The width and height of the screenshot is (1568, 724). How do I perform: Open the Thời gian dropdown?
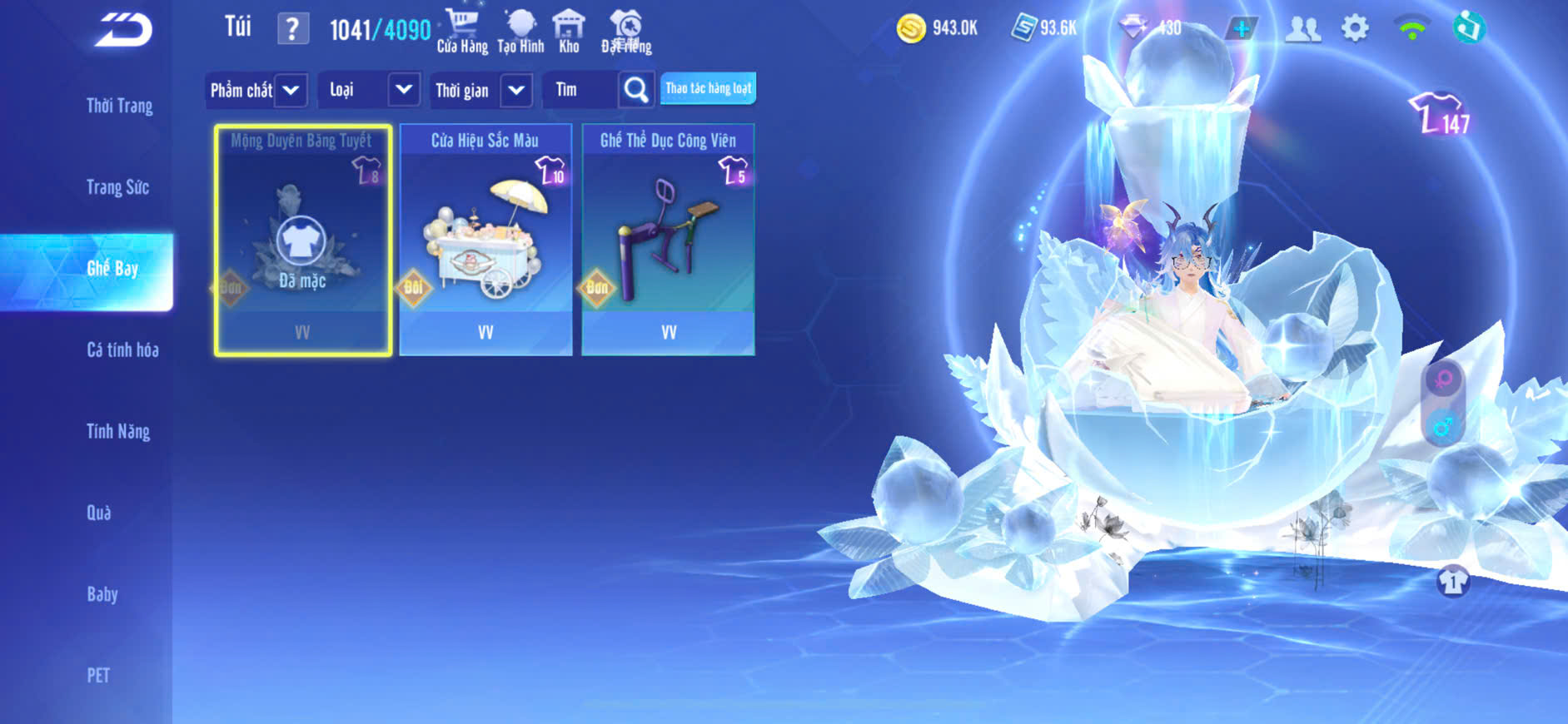coord(481,90)
